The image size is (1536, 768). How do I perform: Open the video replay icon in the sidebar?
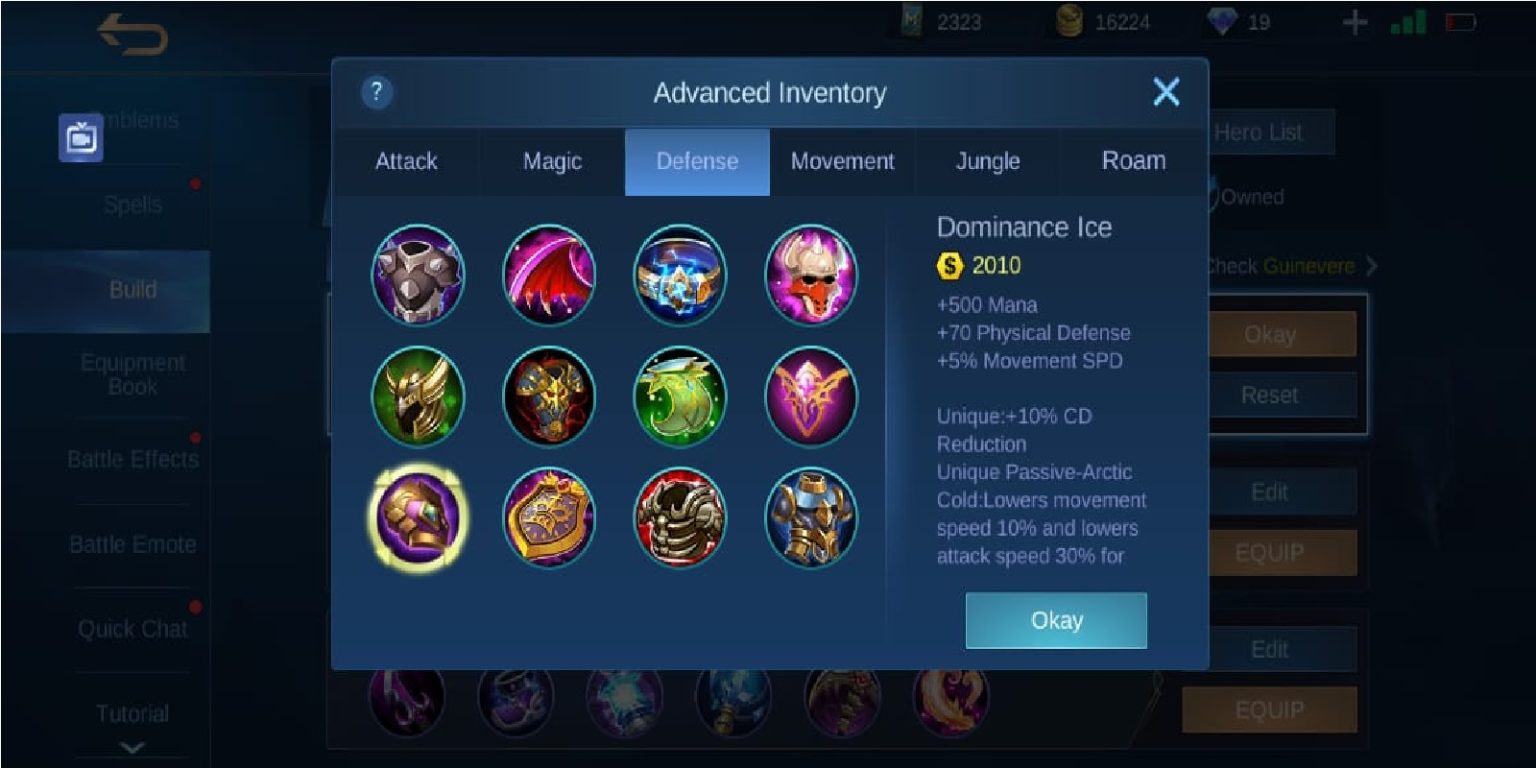click(83, 137)
